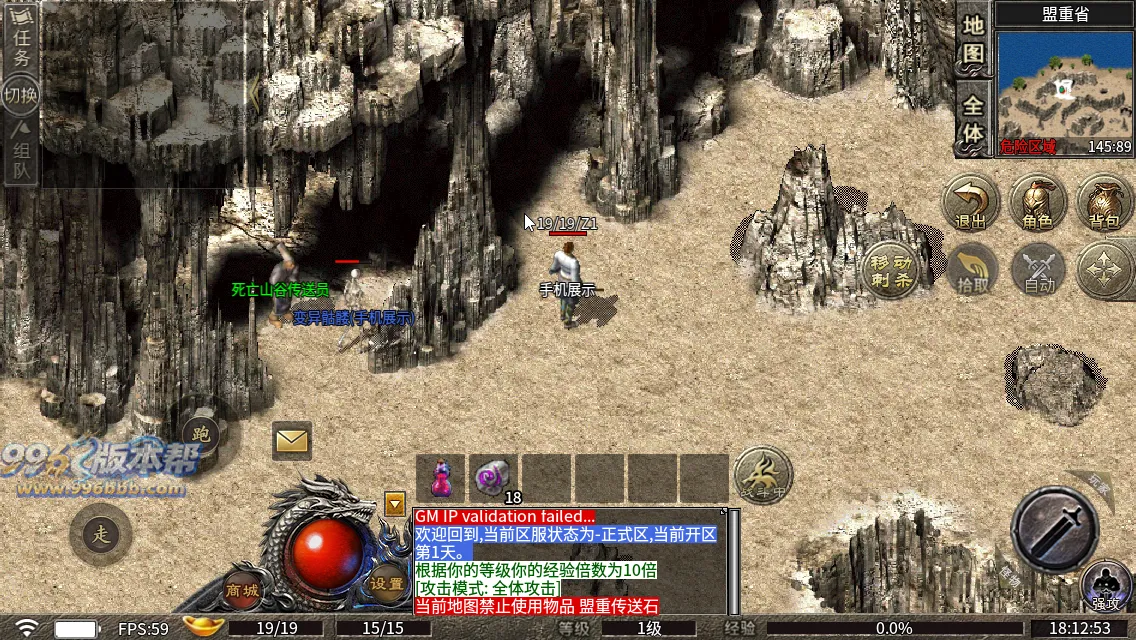Switch movement to 跑 run mode
This screenshot has height=640, width=1136.
[201, 433]
